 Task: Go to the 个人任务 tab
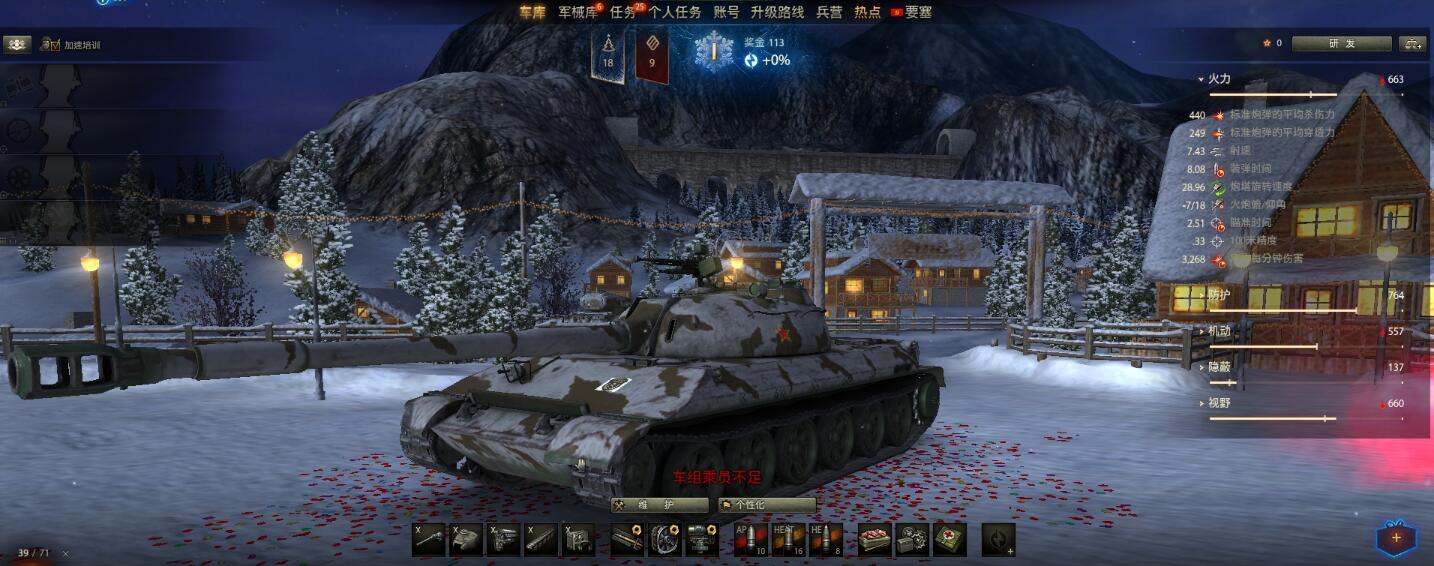[675, 12]
